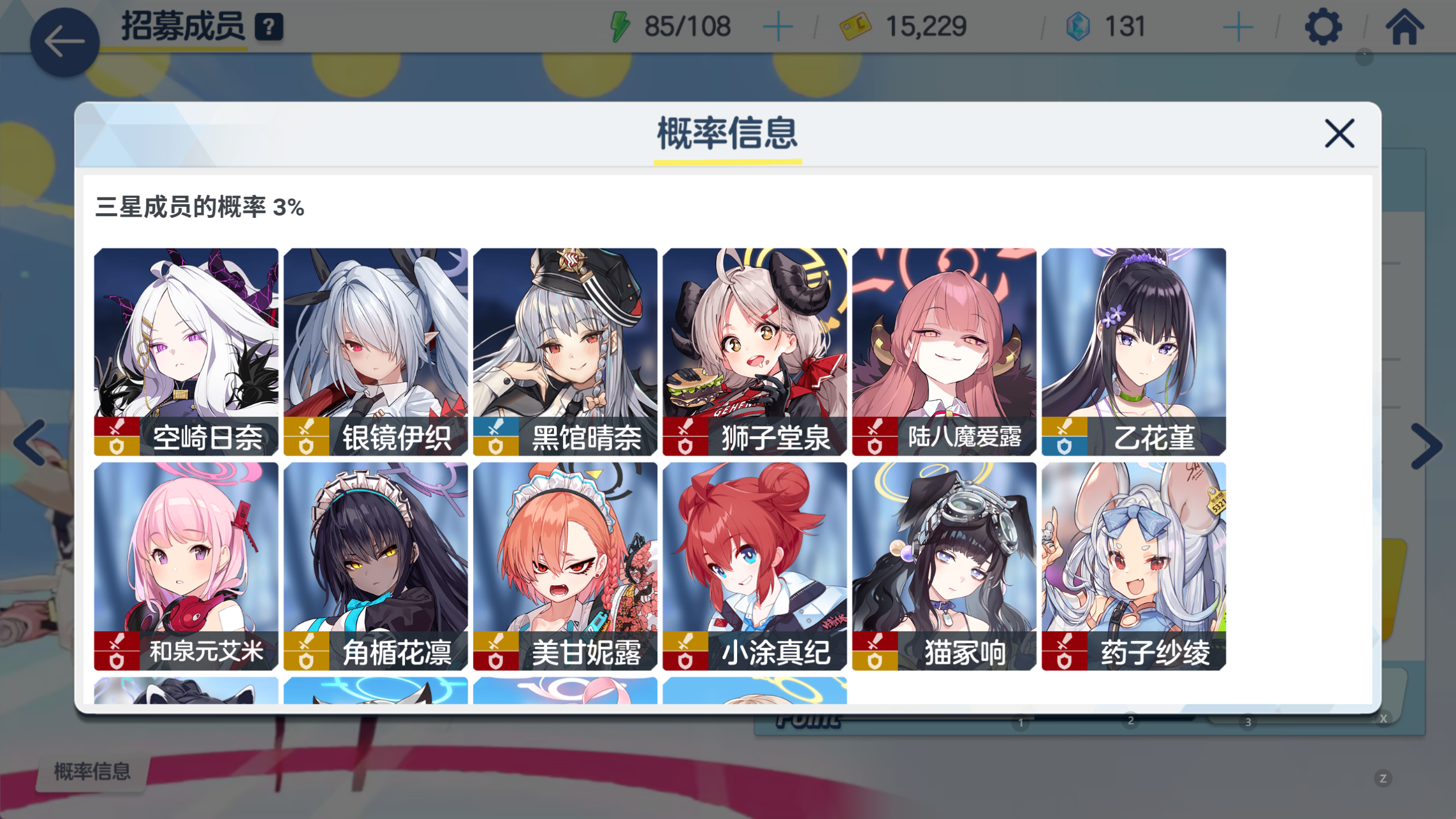Close the 概率信息 dialog with the X
The image size is (1456, 819).
coord(1340,133)
